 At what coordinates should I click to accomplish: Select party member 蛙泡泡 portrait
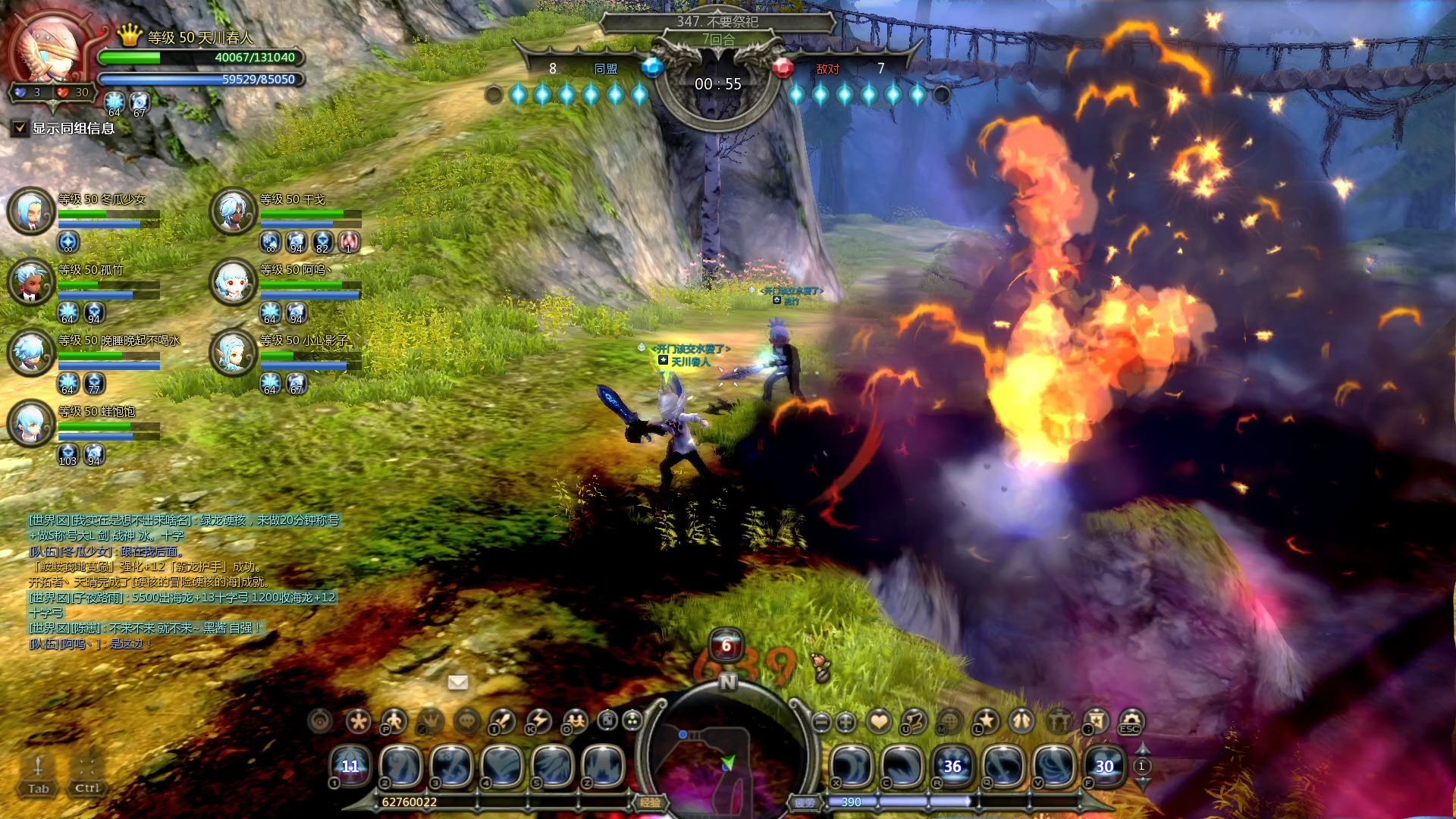click(x=31, y=422)
